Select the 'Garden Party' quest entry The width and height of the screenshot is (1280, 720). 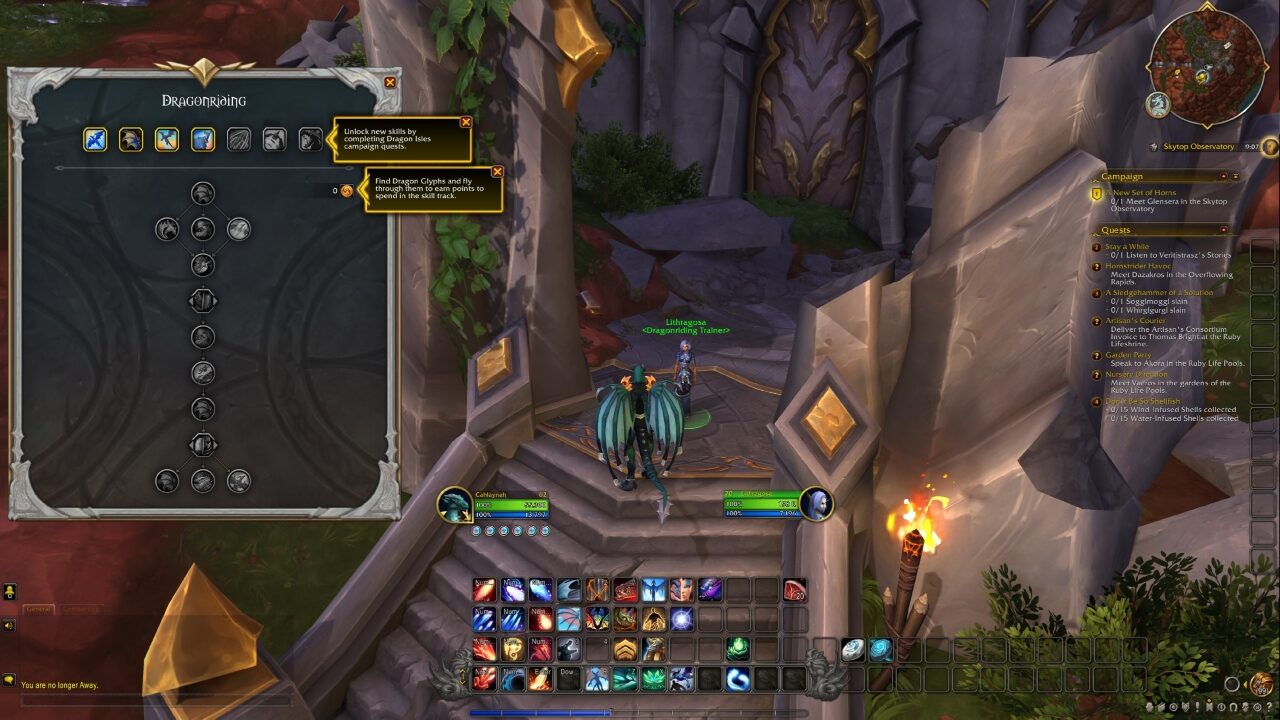(1128, 355)
